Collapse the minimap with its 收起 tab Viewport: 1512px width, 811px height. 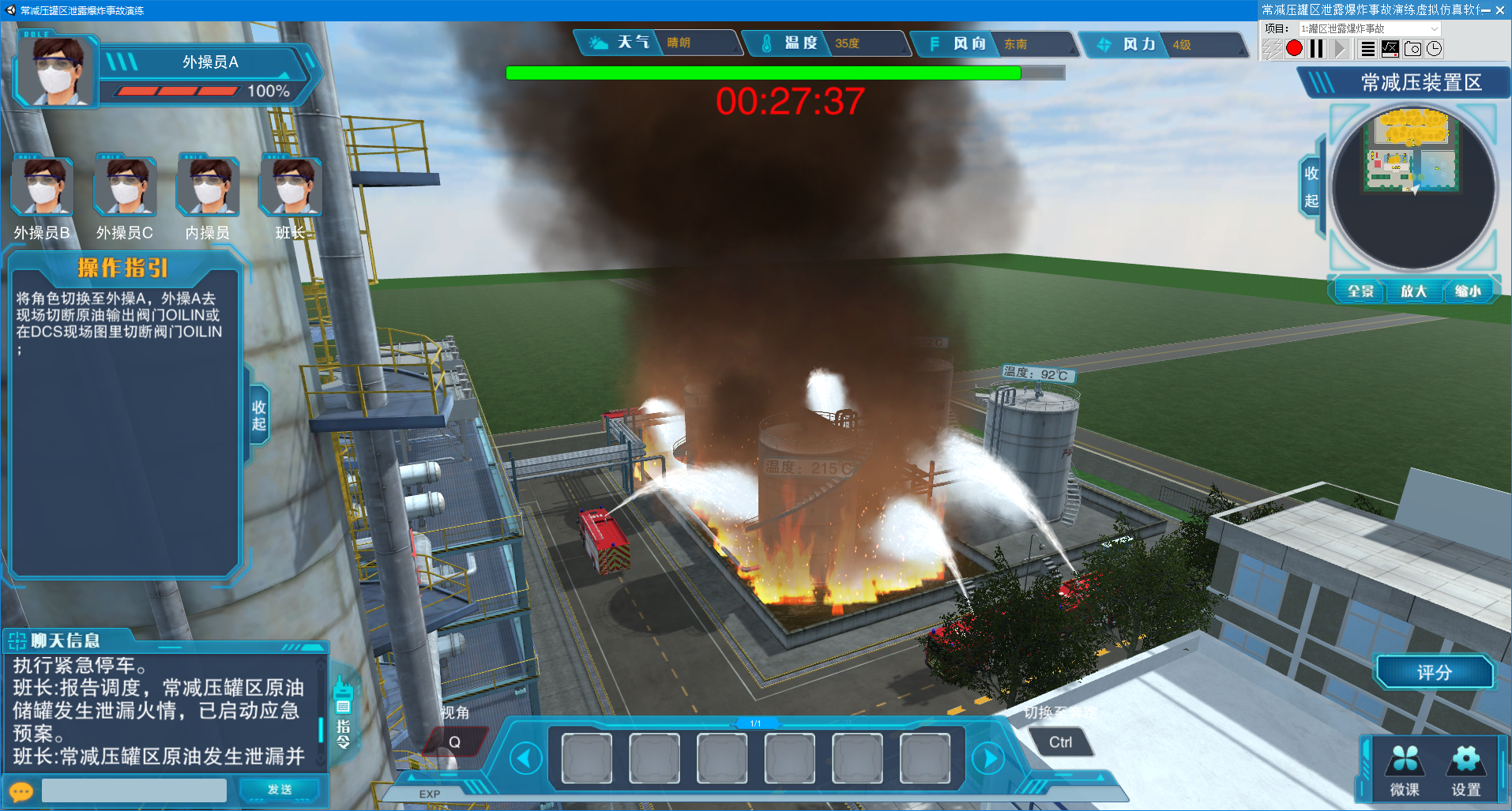pos(1311,186)
